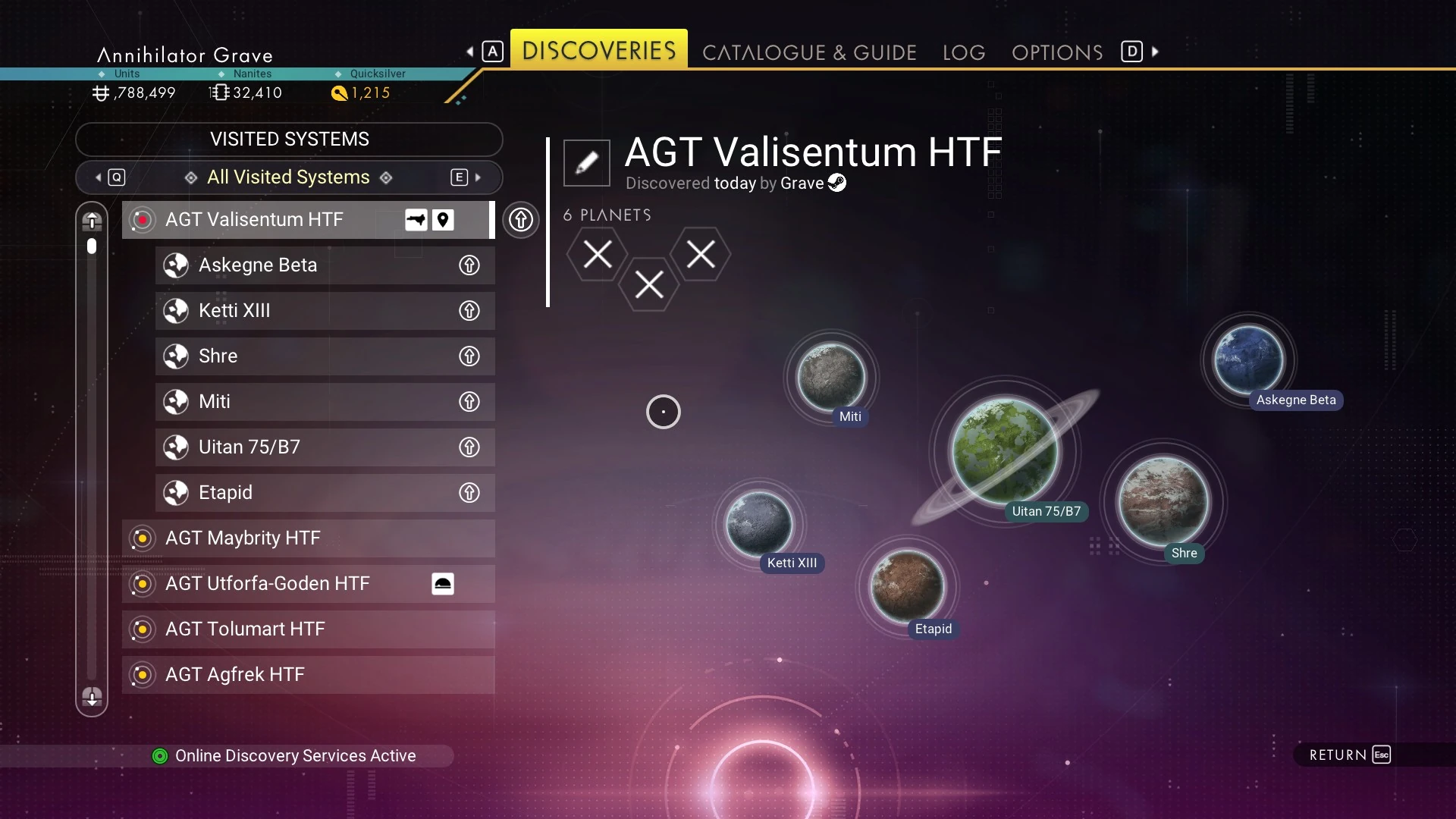Switch to the Catalogue & Guide tab
The height and width of the screenshot is (819, 1456).
[x=809, y=52]
